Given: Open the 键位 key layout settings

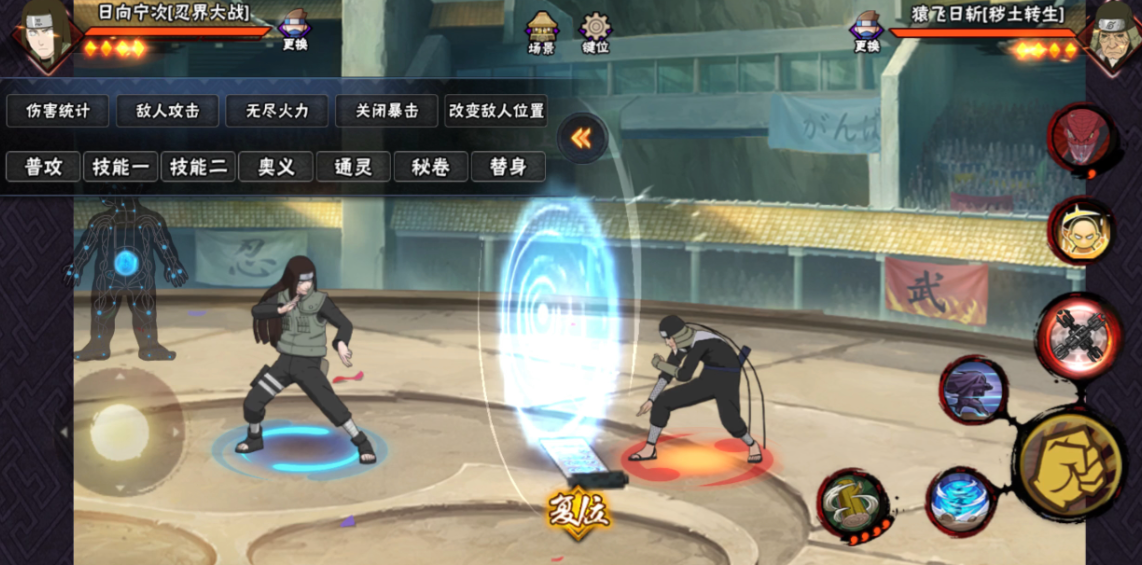Looking at the screenshot, I should 595,32.
